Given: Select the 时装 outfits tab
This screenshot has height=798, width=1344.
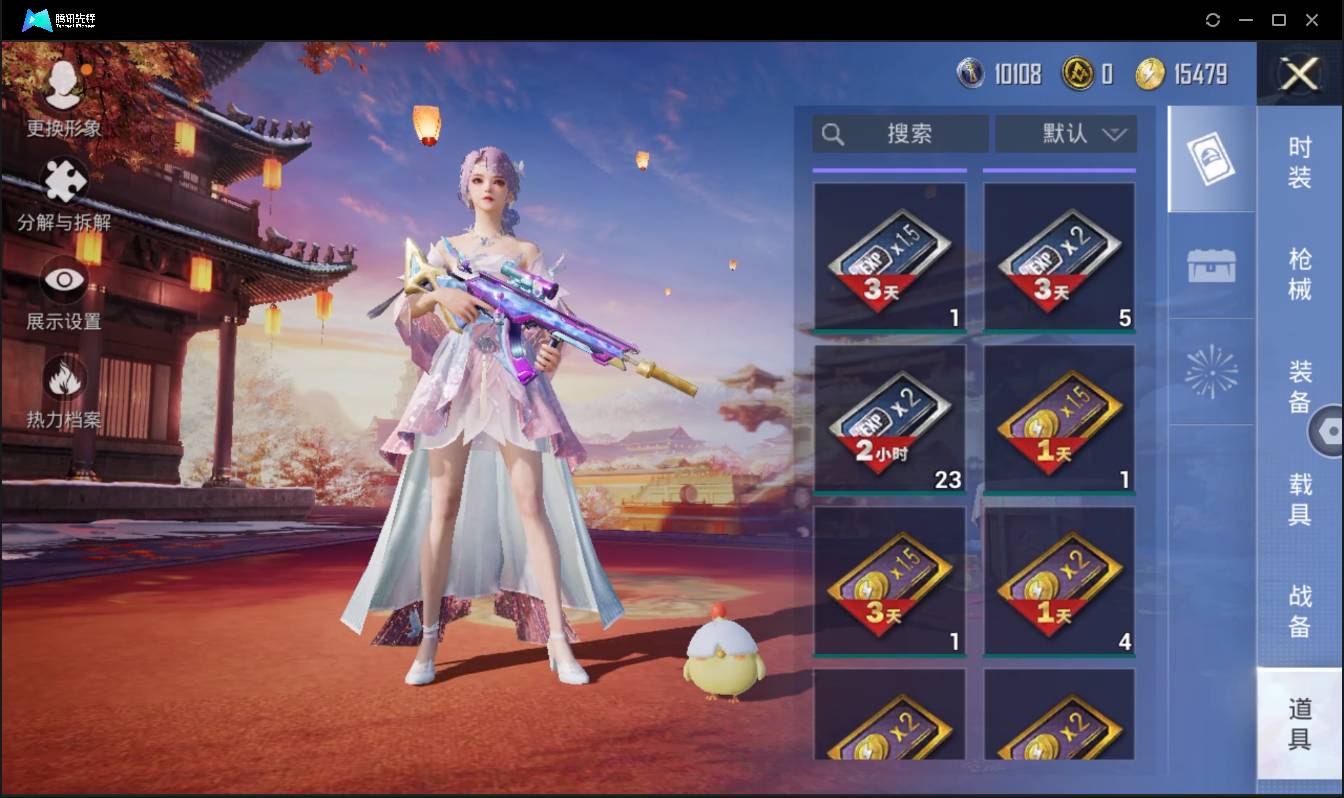Looking at the screenshot, I should click(x=1299, y=163).
